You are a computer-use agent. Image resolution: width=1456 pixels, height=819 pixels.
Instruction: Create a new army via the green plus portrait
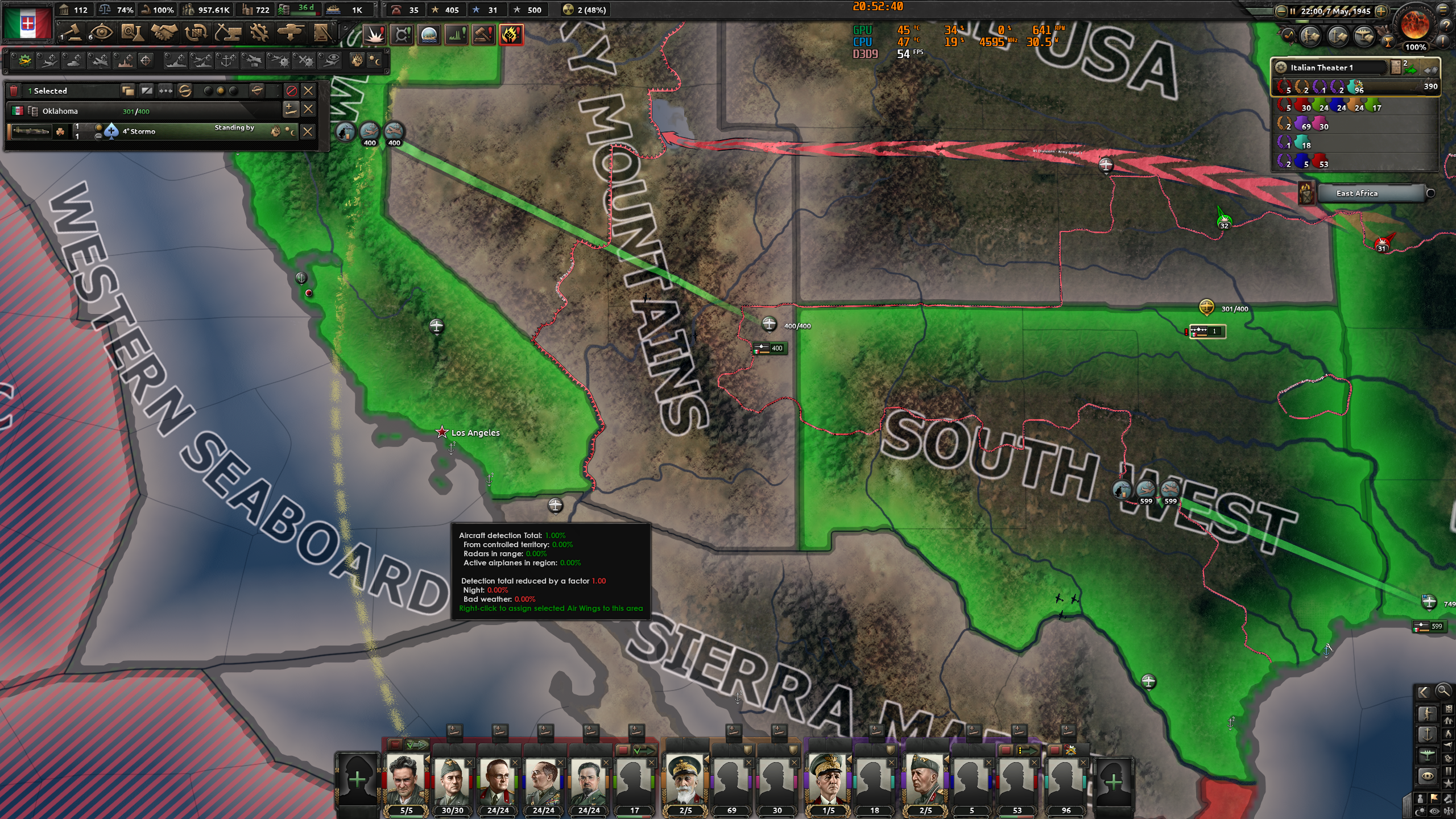coord(357,779)
